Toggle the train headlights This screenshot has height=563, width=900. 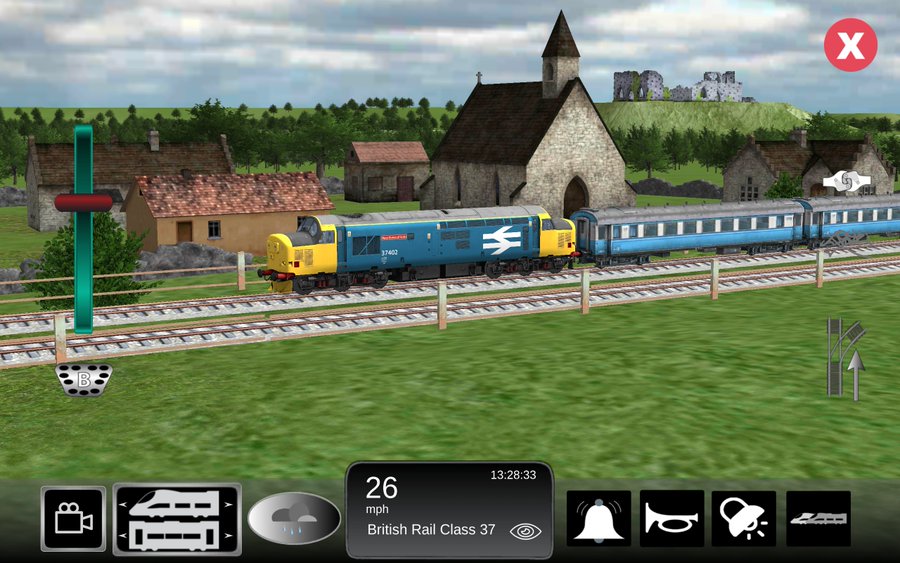(x=744, y=518)
